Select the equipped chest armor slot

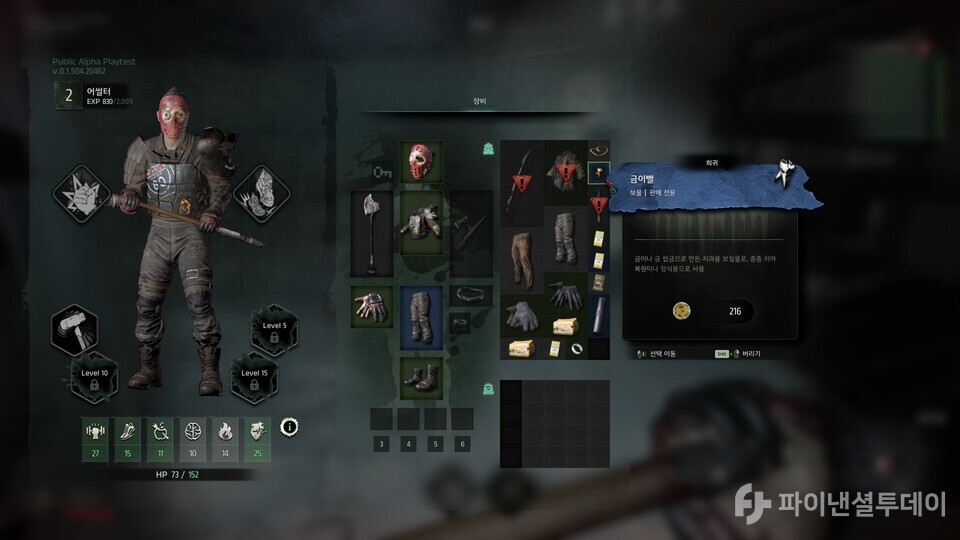click(421, 220)
